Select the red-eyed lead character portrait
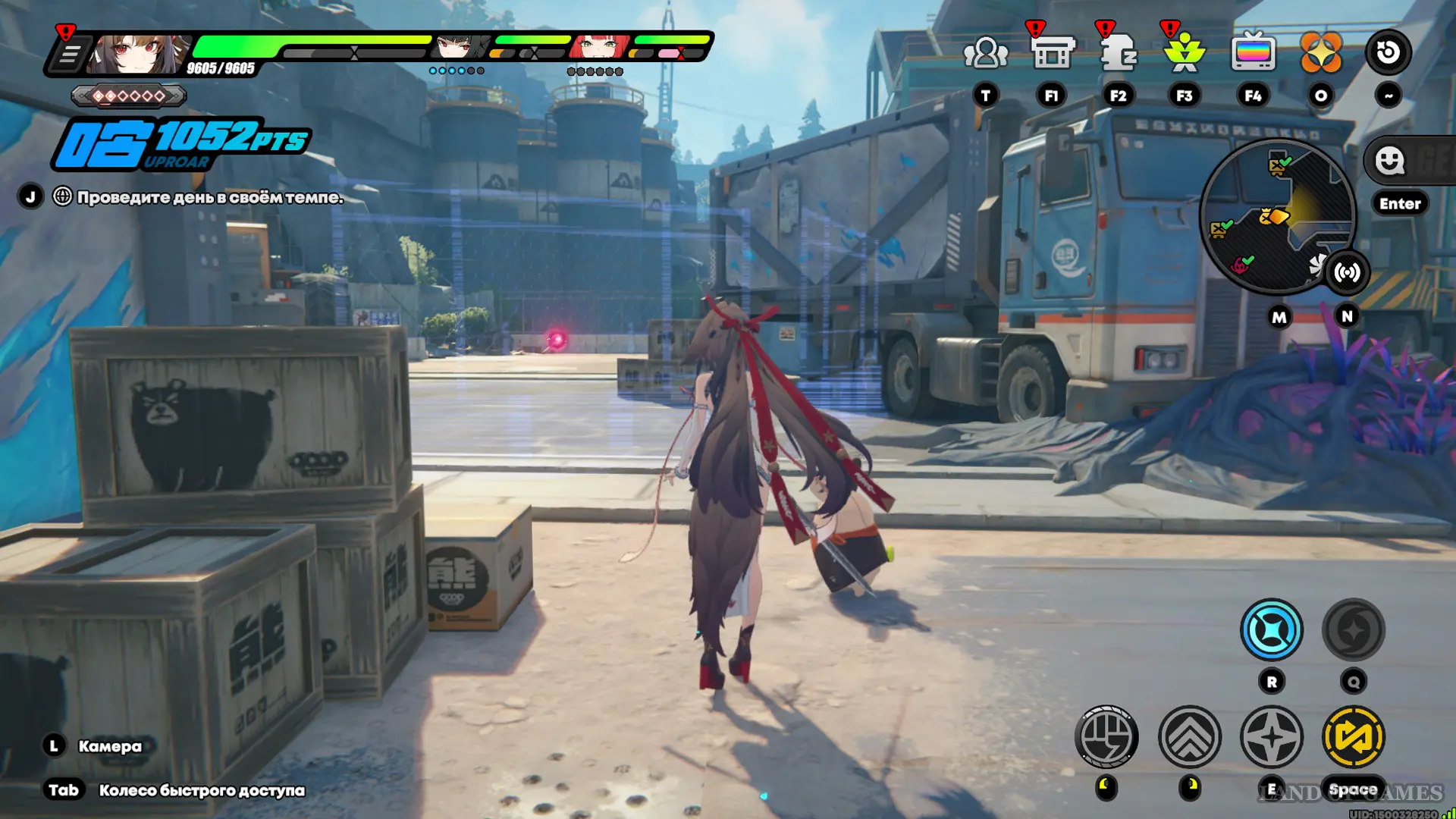The width and height of the screenshot is (1456, 819). [x=136, y=53]
